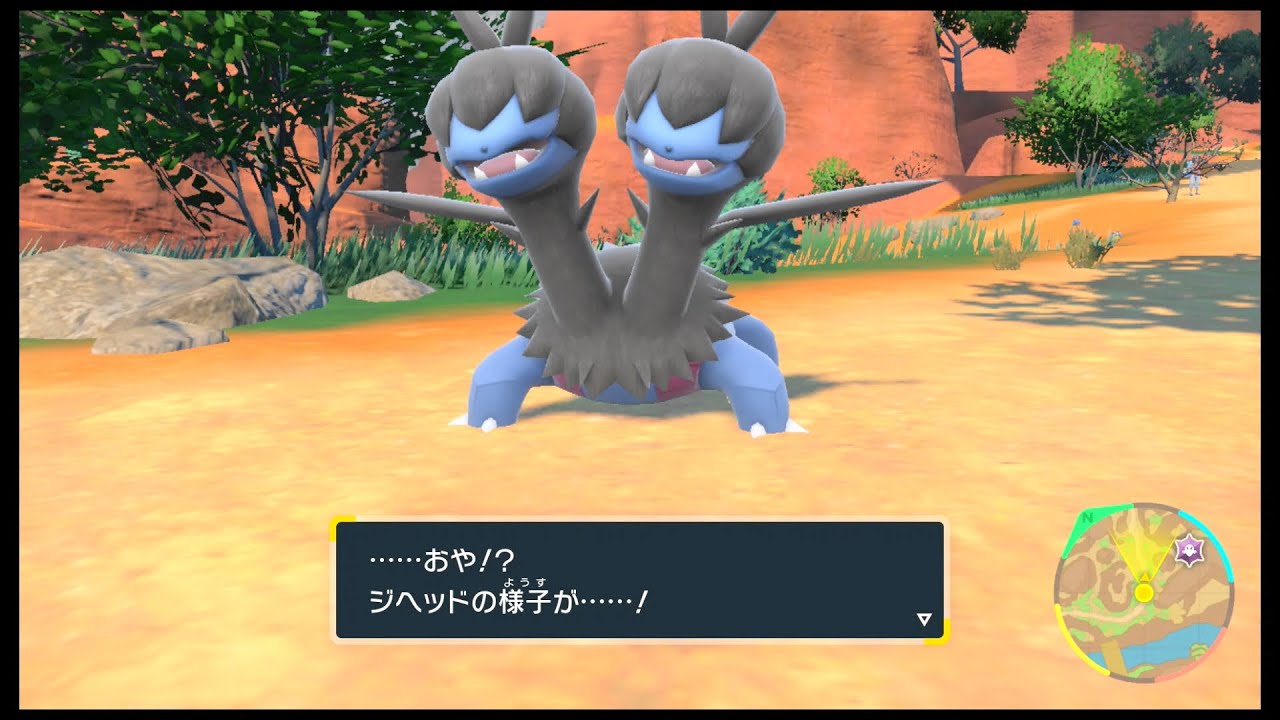Viewport: 1280px width, 720px height.
Task: Select the green N compass indicator
Action: click(x=1086, y=519)
